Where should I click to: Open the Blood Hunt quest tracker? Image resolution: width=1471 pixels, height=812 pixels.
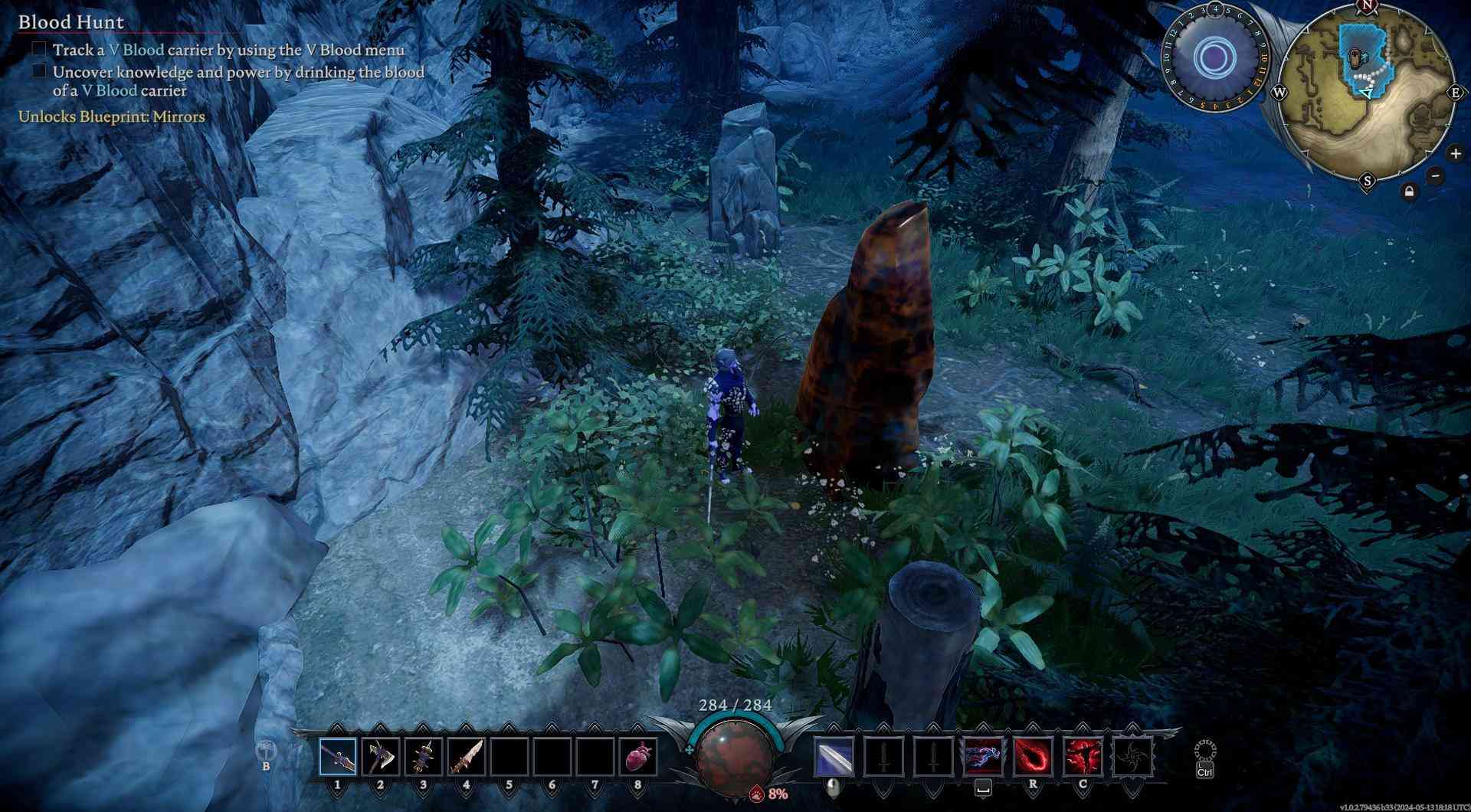tap(71, 22)
